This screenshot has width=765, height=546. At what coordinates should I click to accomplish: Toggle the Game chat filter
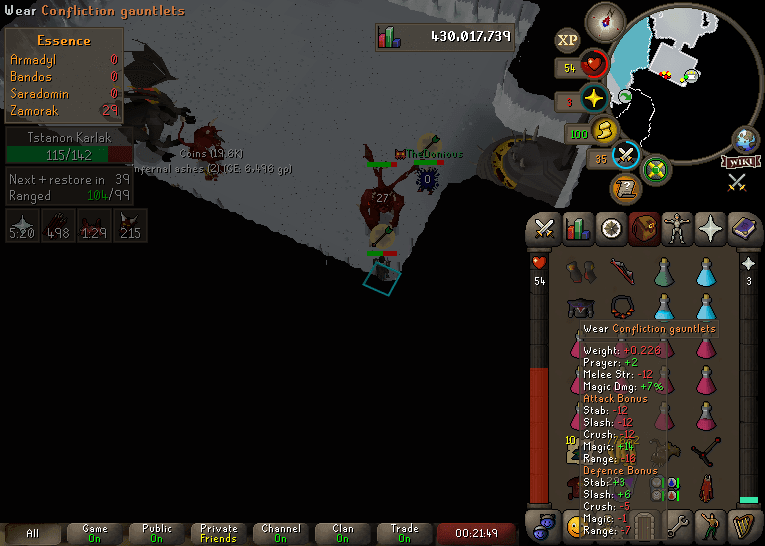pyautogui.click(x=95, y=533)
